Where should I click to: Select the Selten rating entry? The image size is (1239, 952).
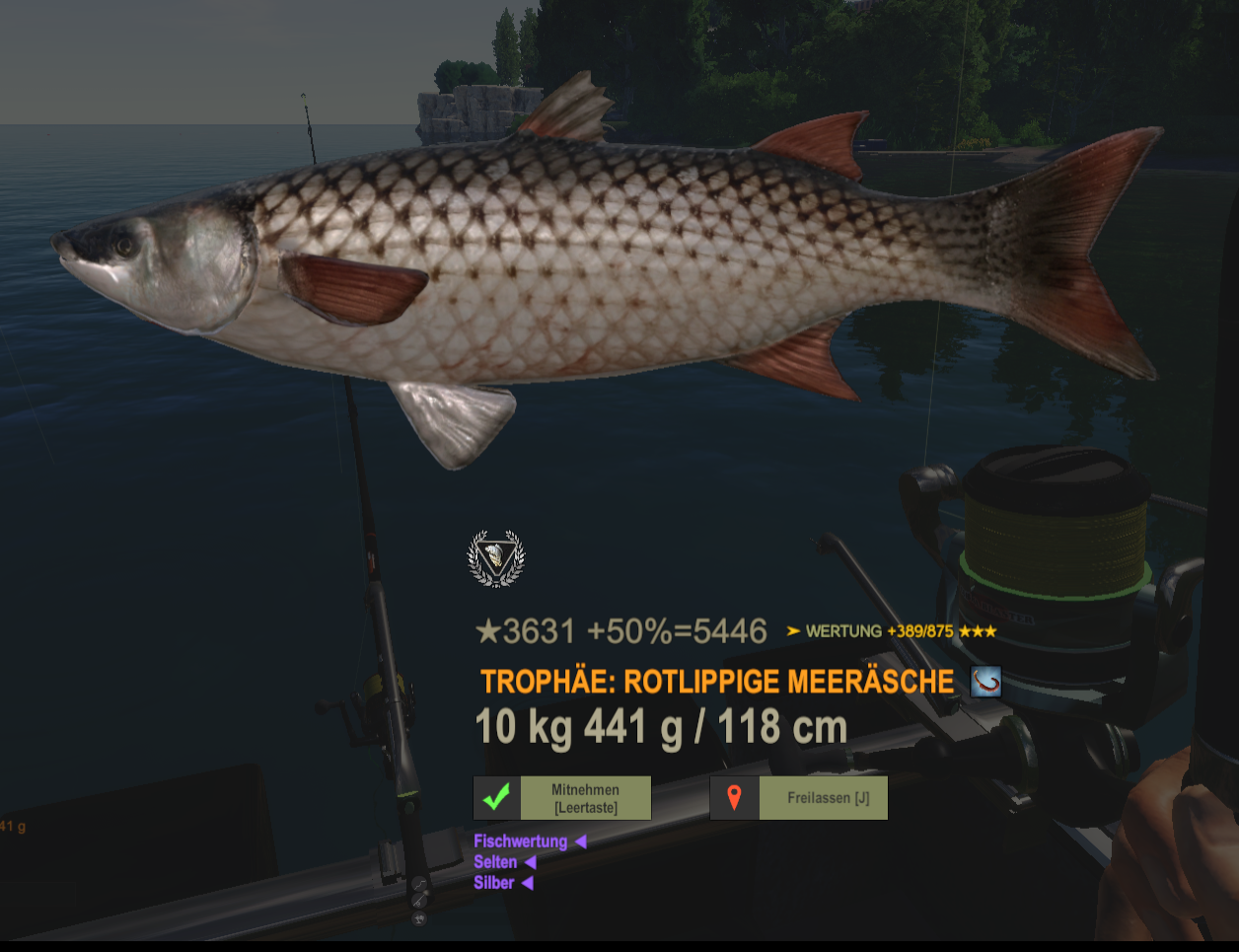click(x=495, y=862)
